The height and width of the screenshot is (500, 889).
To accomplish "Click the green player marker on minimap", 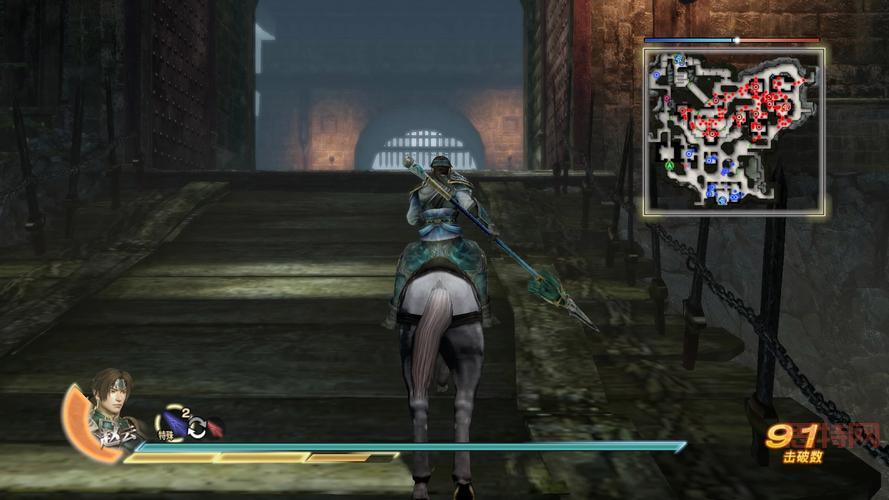I will tap(668, 164).
